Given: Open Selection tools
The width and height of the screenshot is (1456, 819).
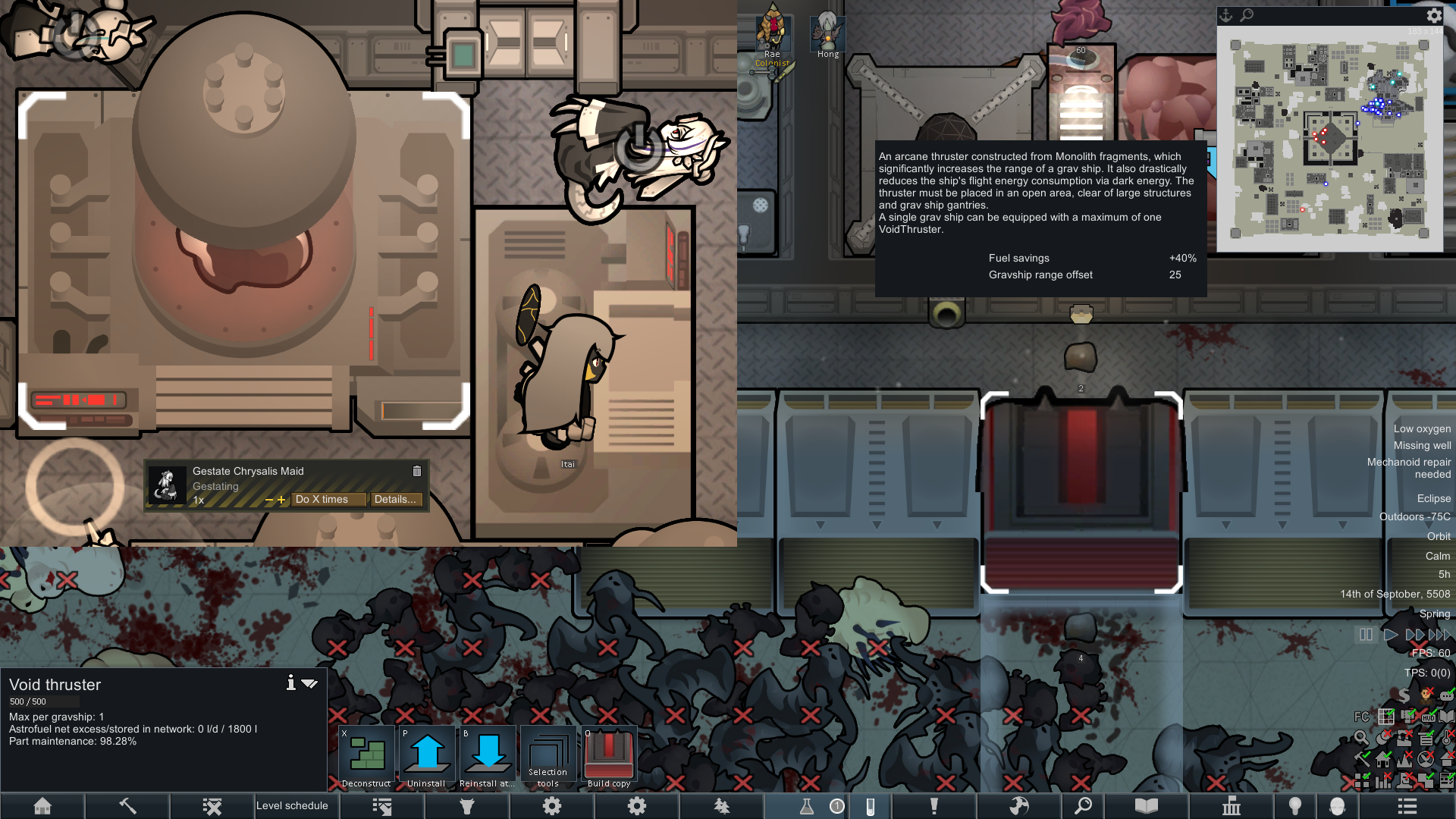Looking at the screenshot, I should [x=548, y=756].
